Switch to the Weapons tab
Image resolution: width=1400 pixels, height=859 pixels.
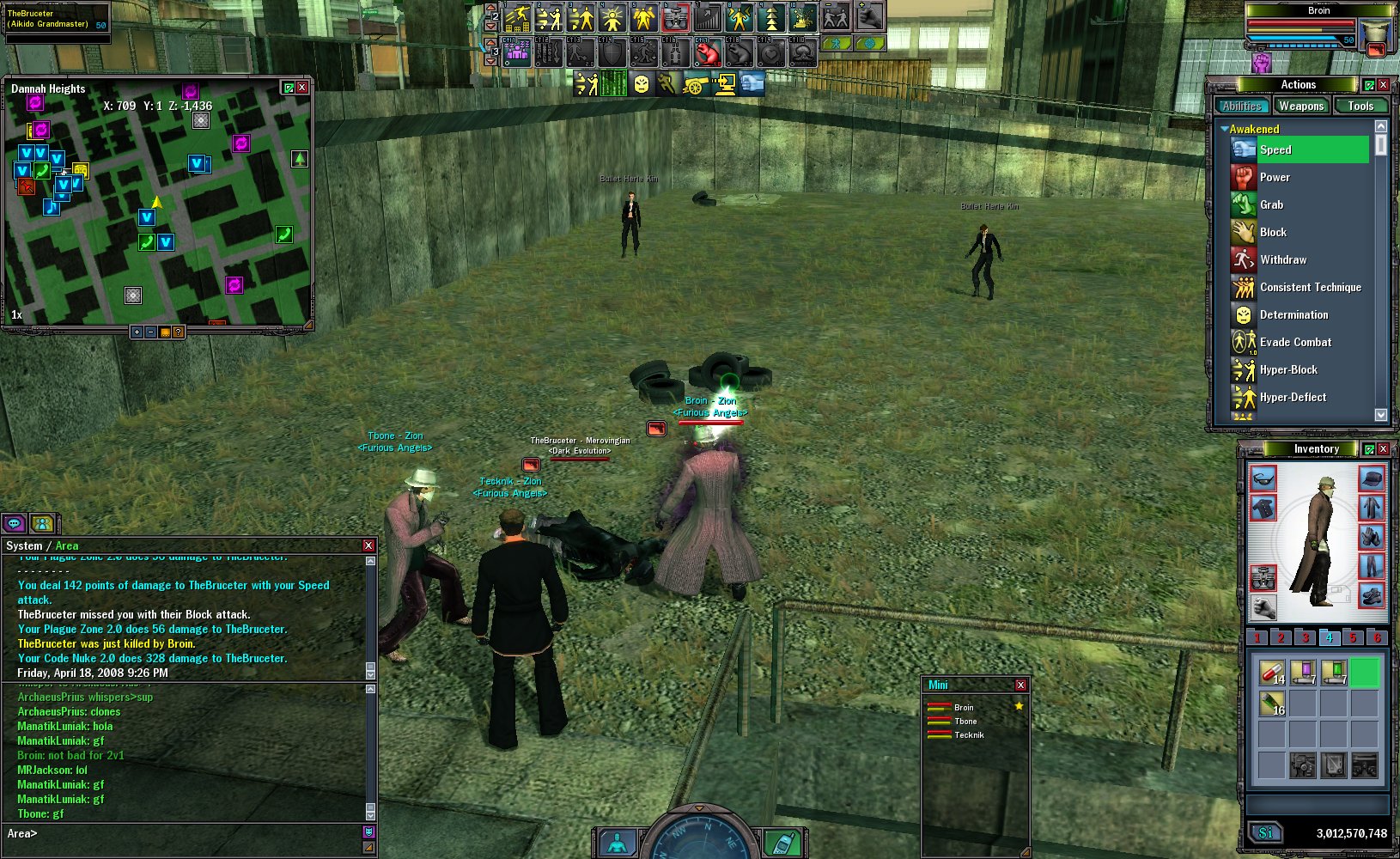point(1300,106)
